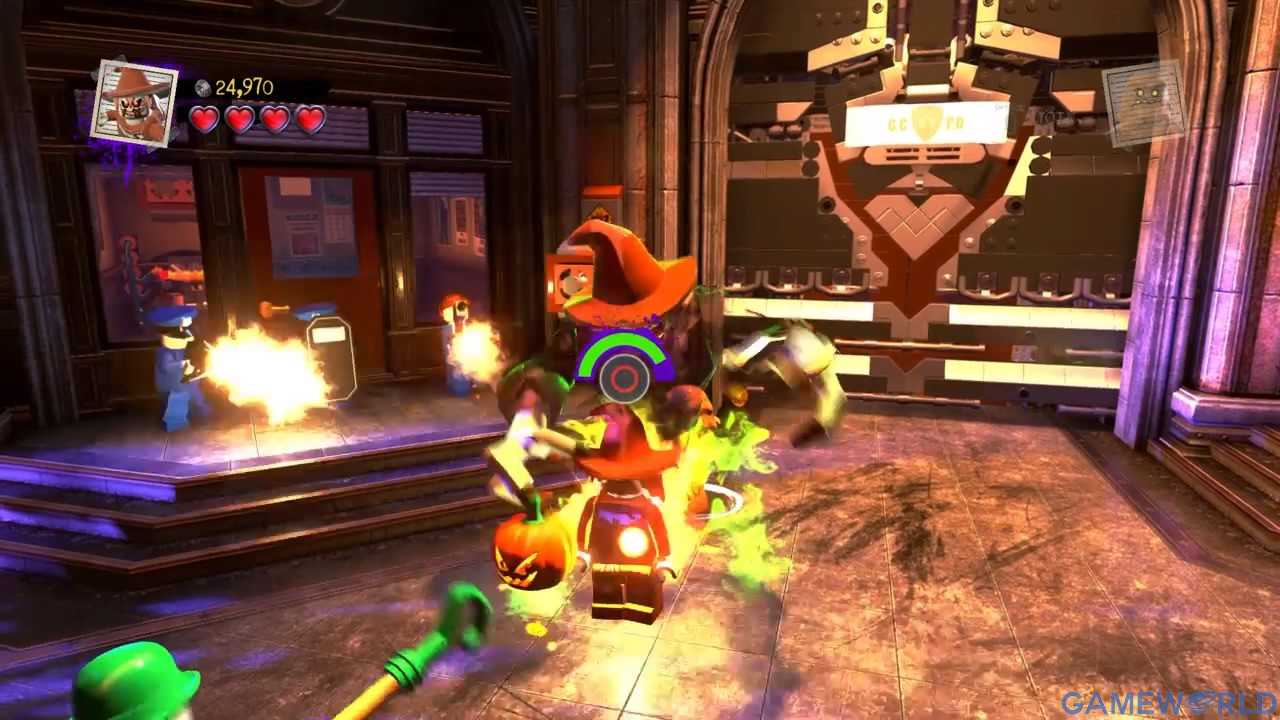
Task: Click the Scarecrow character portrait mugshot
Action: pyautogui.click(x=134, y=99)
